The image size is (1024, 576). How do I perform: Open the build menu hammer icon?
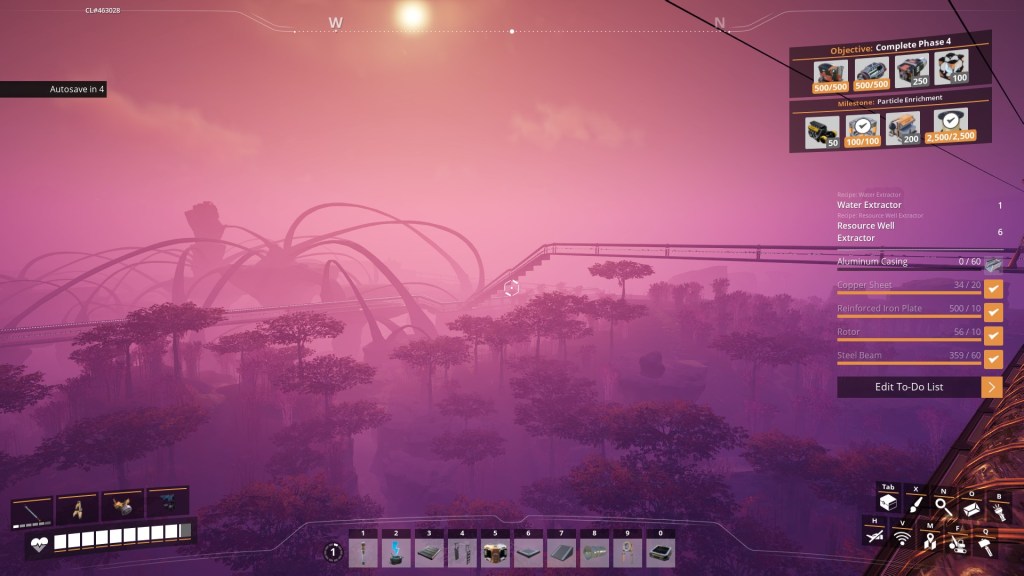point(985,543)
